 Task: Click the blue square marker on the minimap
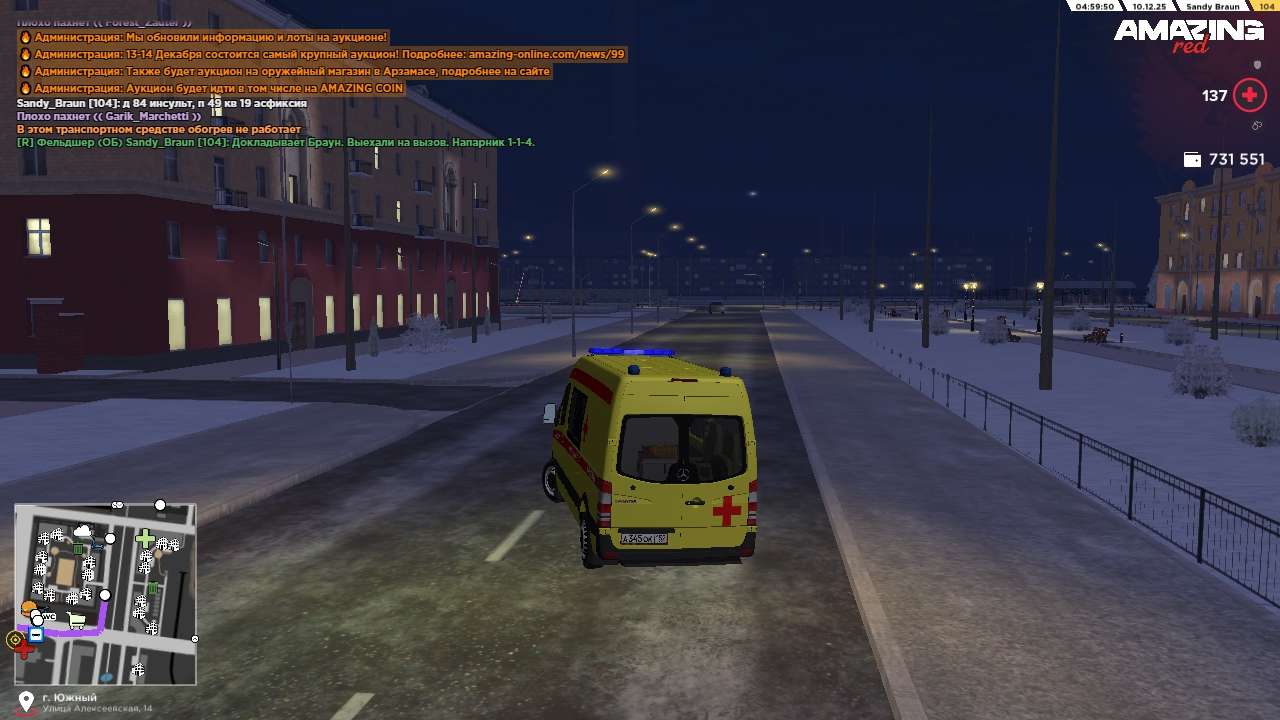pos(36,634)
